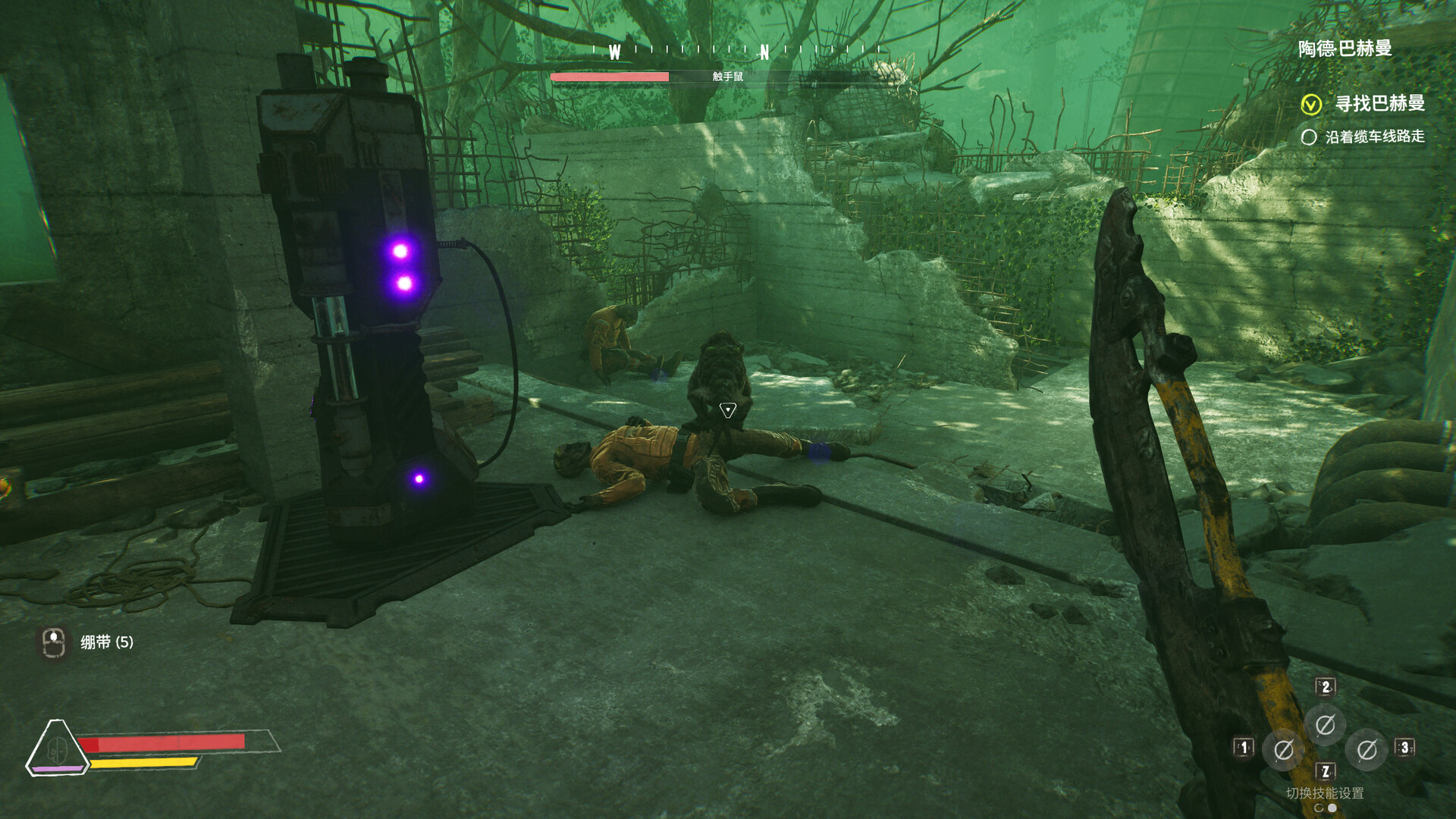Select the 沿着缆车线路走 sub-objective
The image size is (1456, 819).
[1374, 136]
